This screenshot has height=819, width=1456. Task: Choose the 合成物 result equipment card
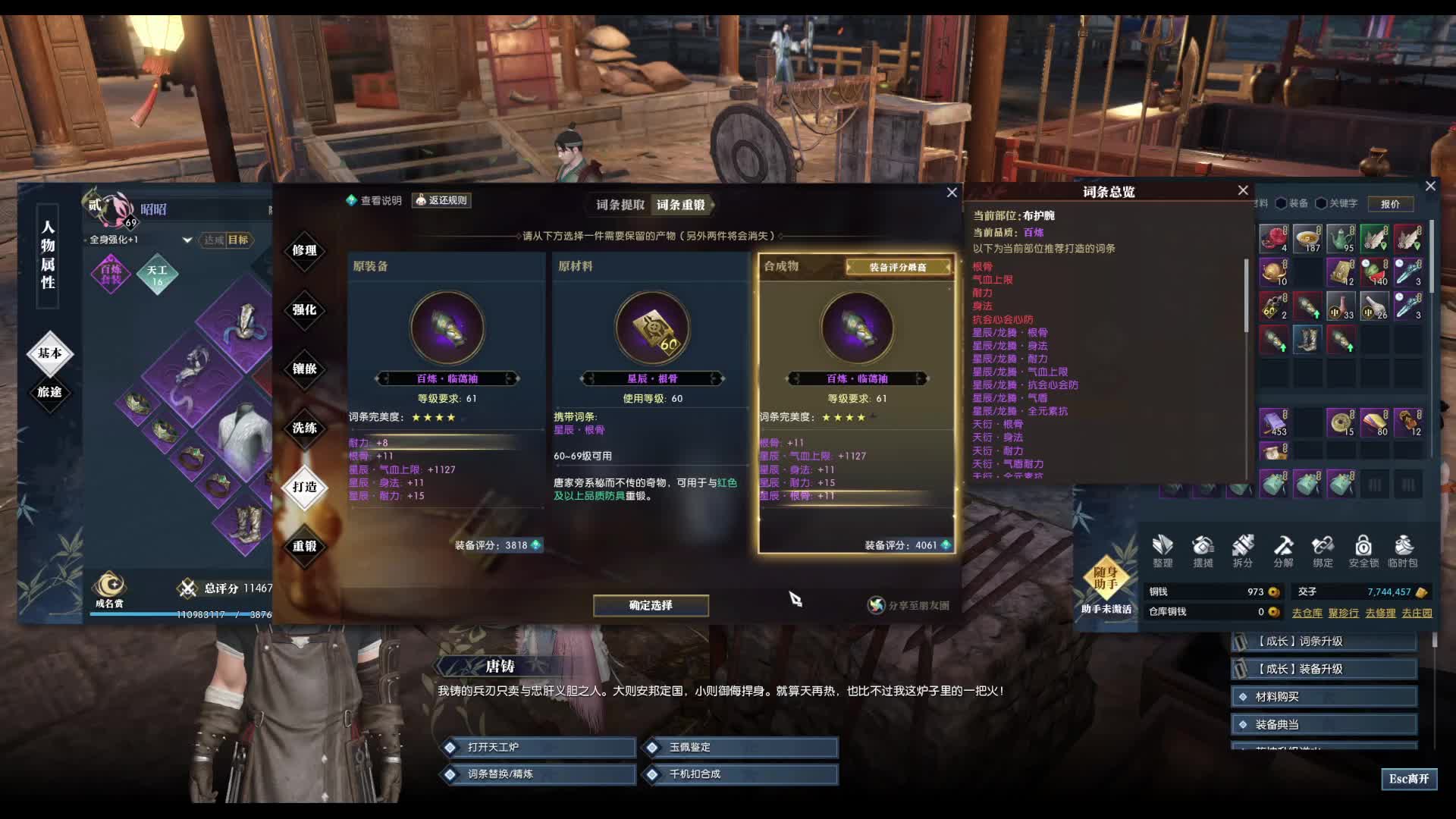point(856,402)
